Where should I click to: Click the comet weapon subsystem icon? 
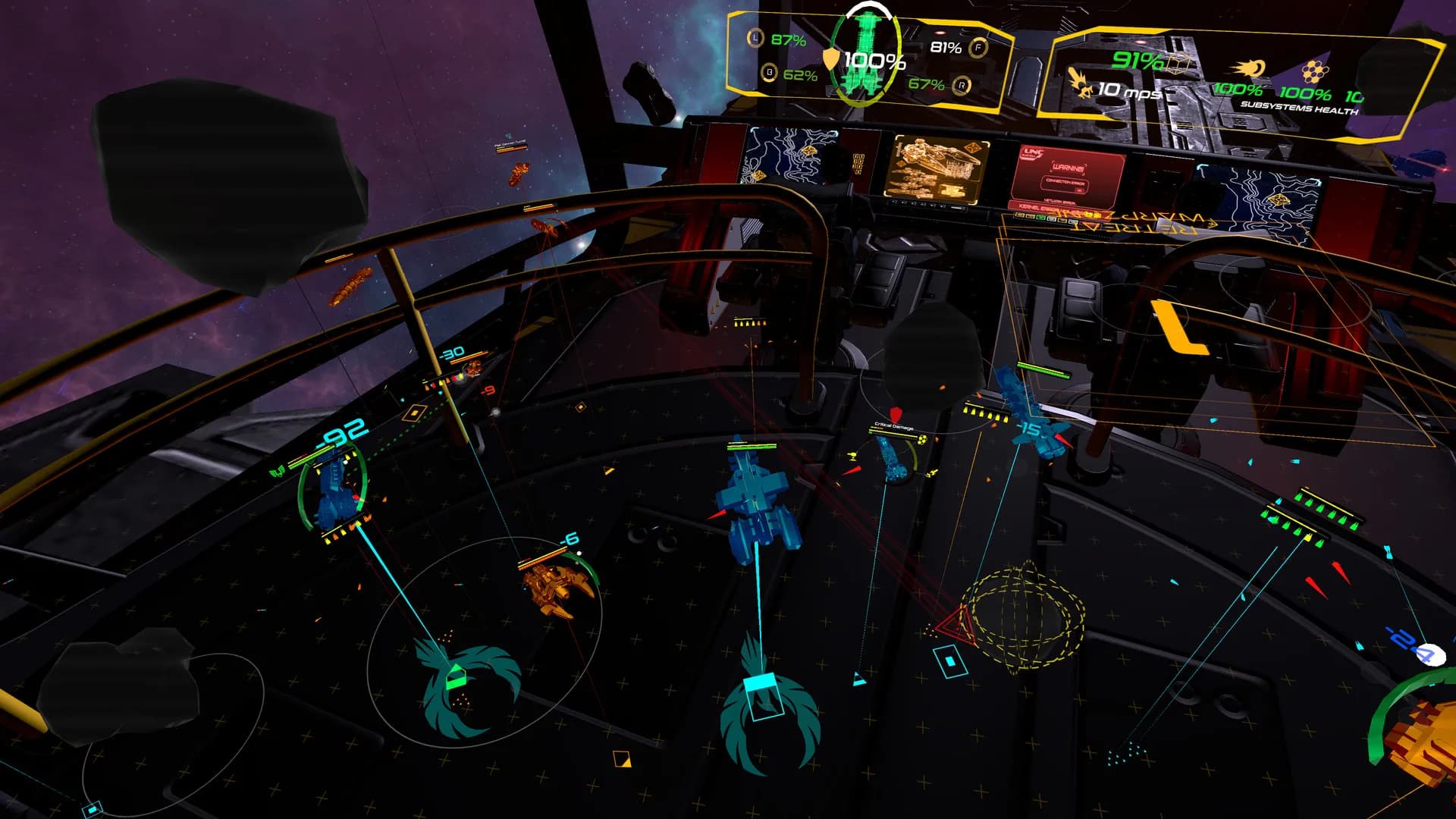tap(1250, 69)
